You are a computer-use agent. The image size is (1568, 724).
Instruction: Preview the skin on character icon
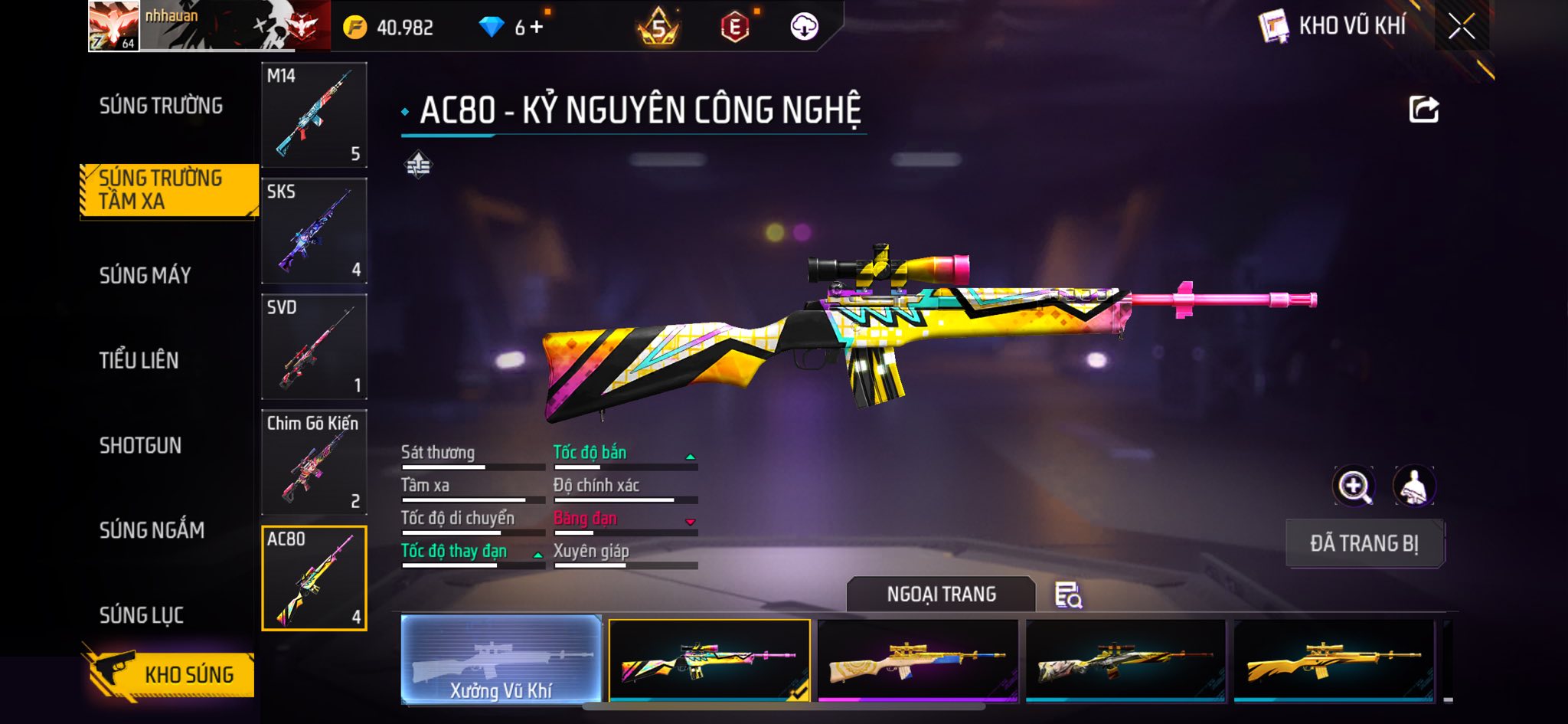point(1413,486)
